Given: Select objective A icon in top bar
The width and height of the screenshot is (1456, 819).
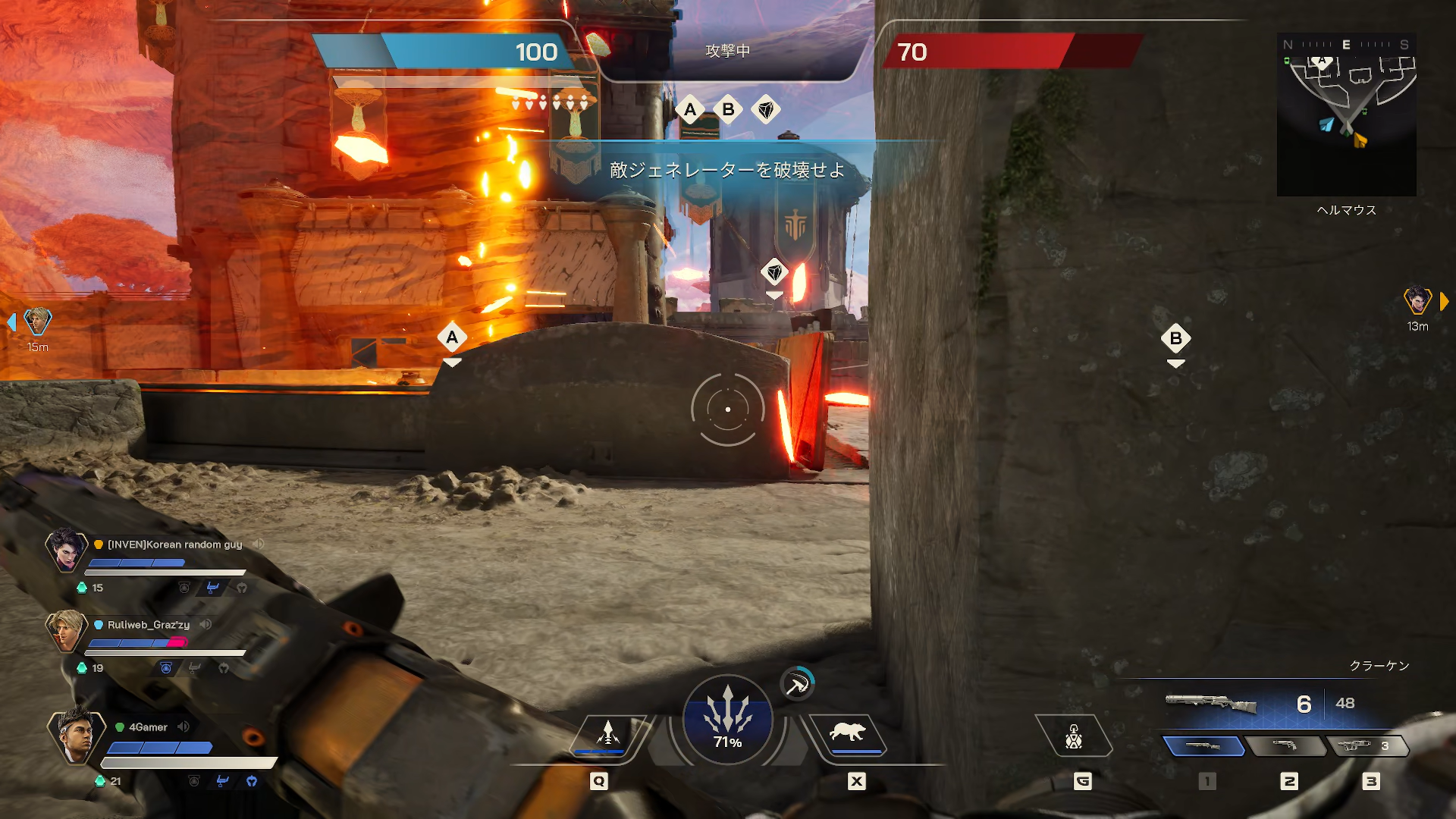Looking at the screenshot, I should 689,110.
